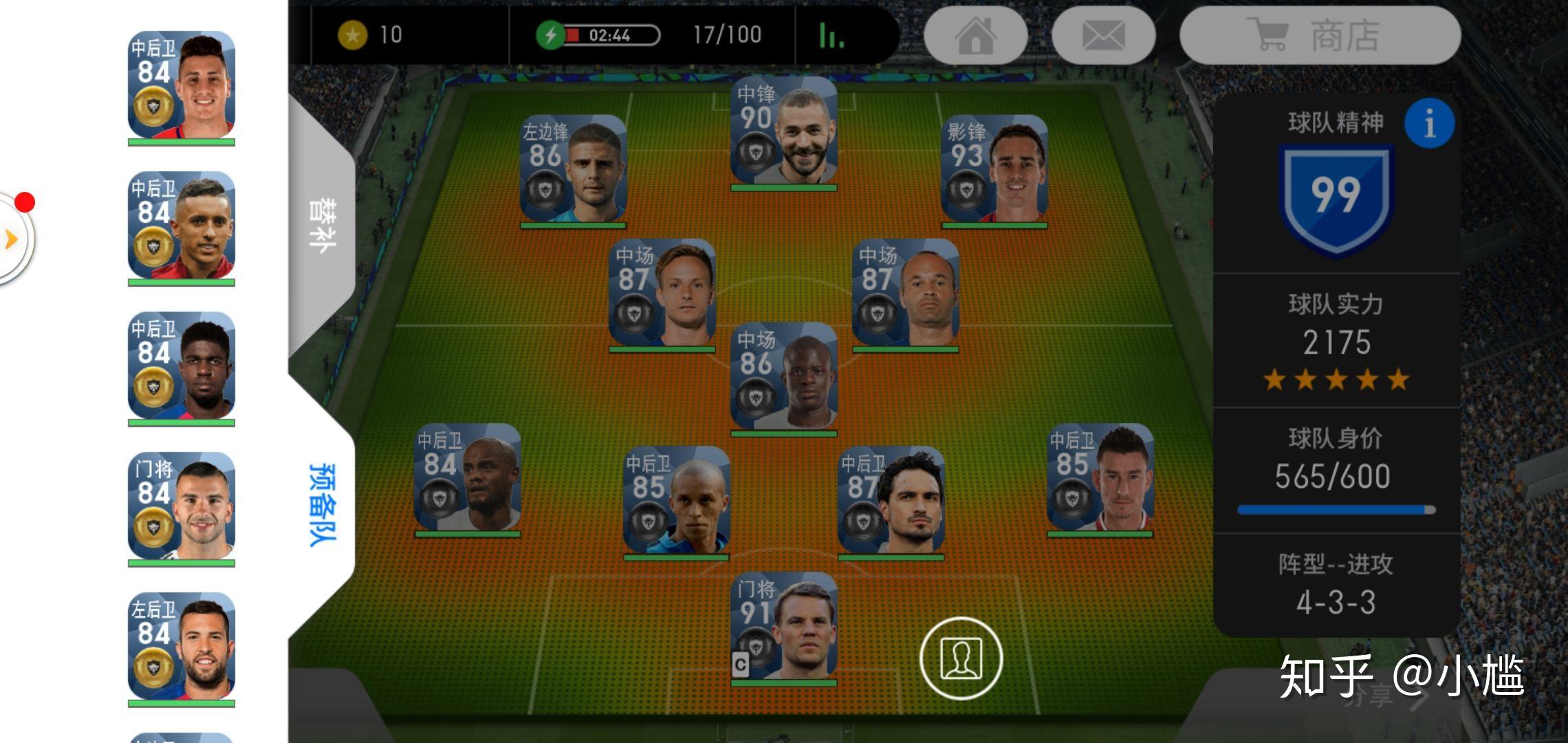Select the 86-rated 左边锋 winger card
The height and width of the screenshot is (743, 1568).
[573, 171]
